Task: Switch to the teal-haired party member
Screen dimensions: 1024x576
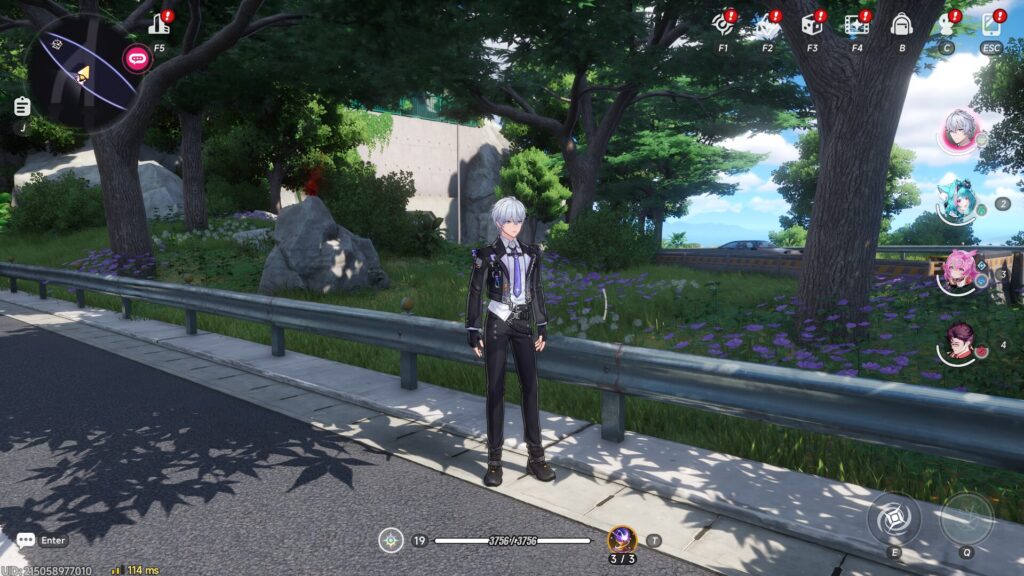Action: coord(957,202)
